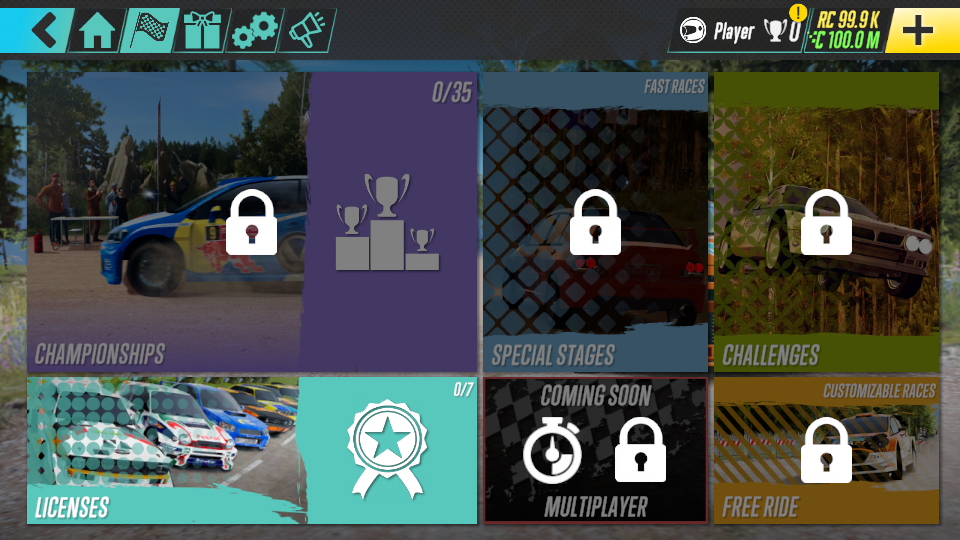
Task: Open the gears settings tab
Action: pyautogui.click(x=254, y=31)
